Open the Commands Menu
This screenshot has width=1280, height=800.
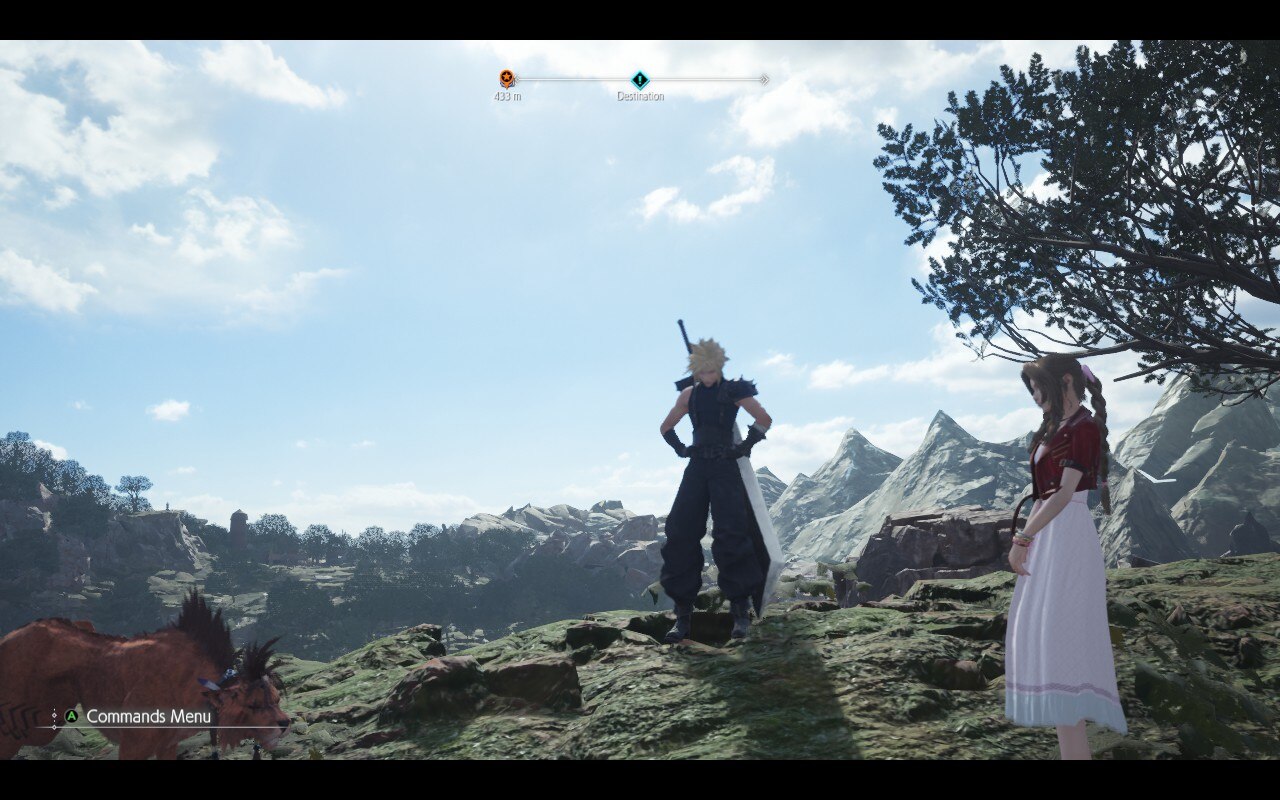(x=138, y=716)
